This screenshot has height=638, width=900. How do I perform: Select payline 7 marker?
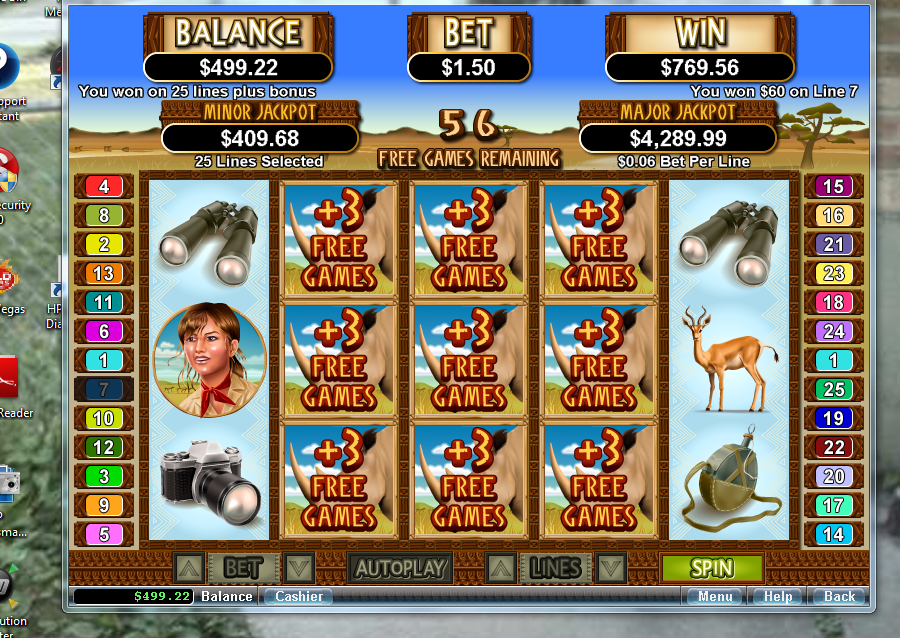pos(104,389)
